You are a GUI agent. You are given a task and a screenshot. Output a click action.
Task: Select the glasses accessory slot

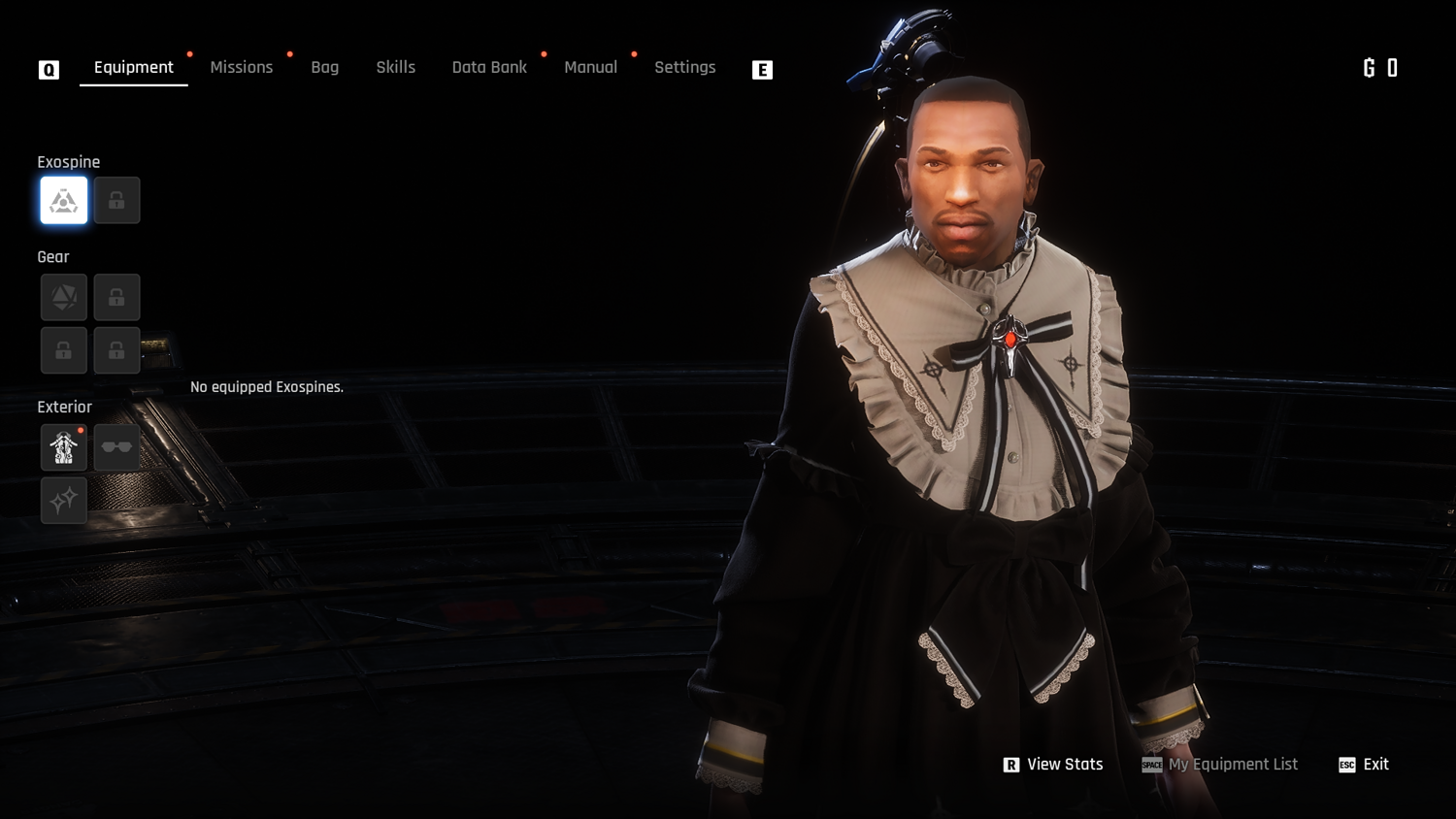click(x=116, y=447)
